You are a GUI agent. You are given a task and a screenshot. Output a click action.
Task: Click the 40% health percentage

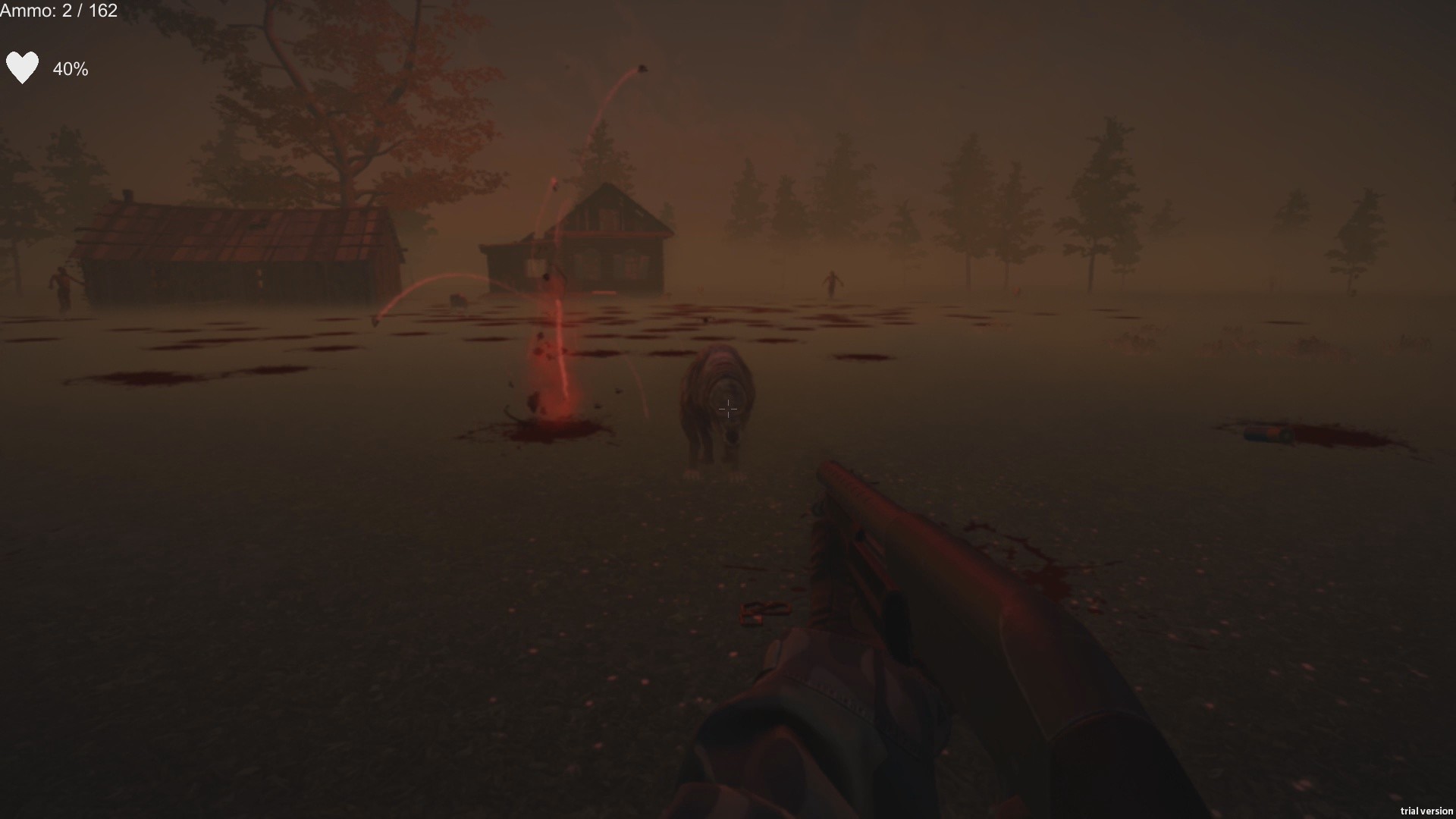[x=70, y=70]
